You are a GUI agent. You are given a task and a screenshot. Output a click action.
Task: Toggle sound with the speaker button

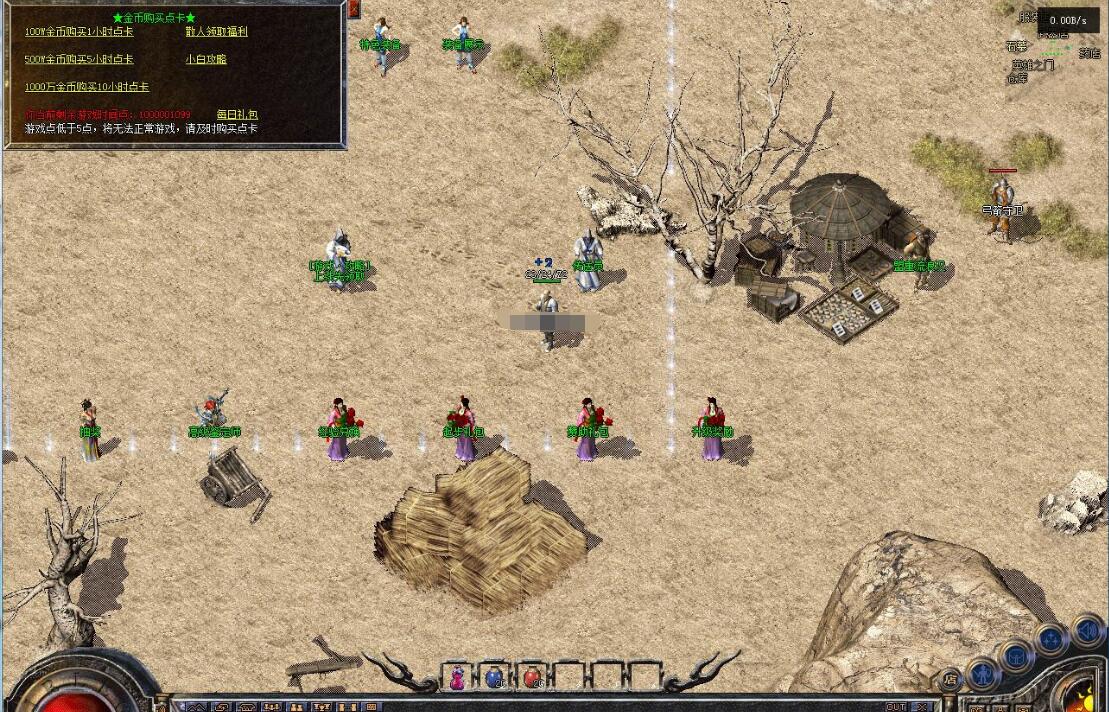click(1085, 631)
